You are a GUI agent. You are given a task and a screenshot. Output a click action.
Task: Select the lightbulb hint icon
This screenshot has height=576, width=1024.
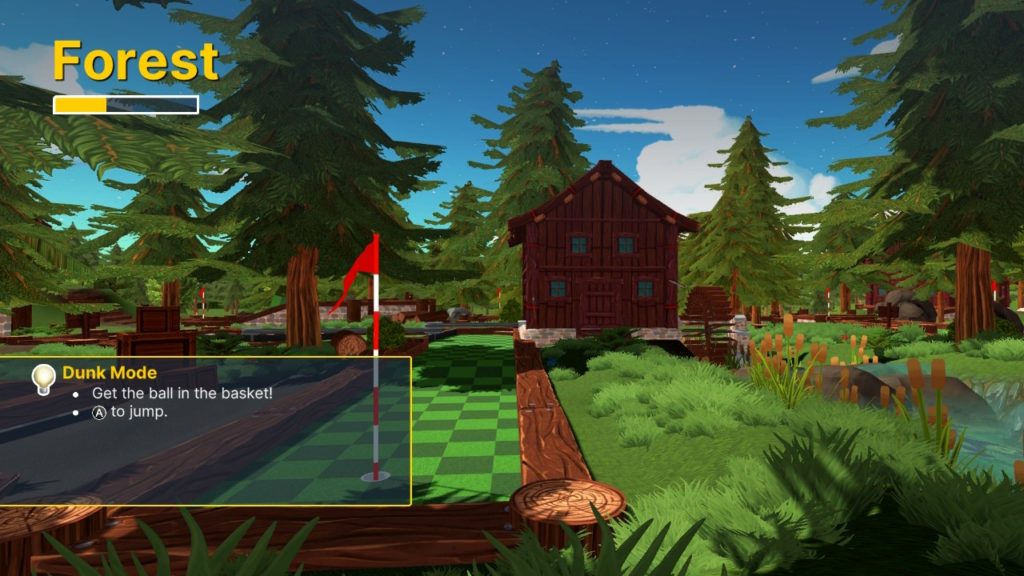click(43, 378)
